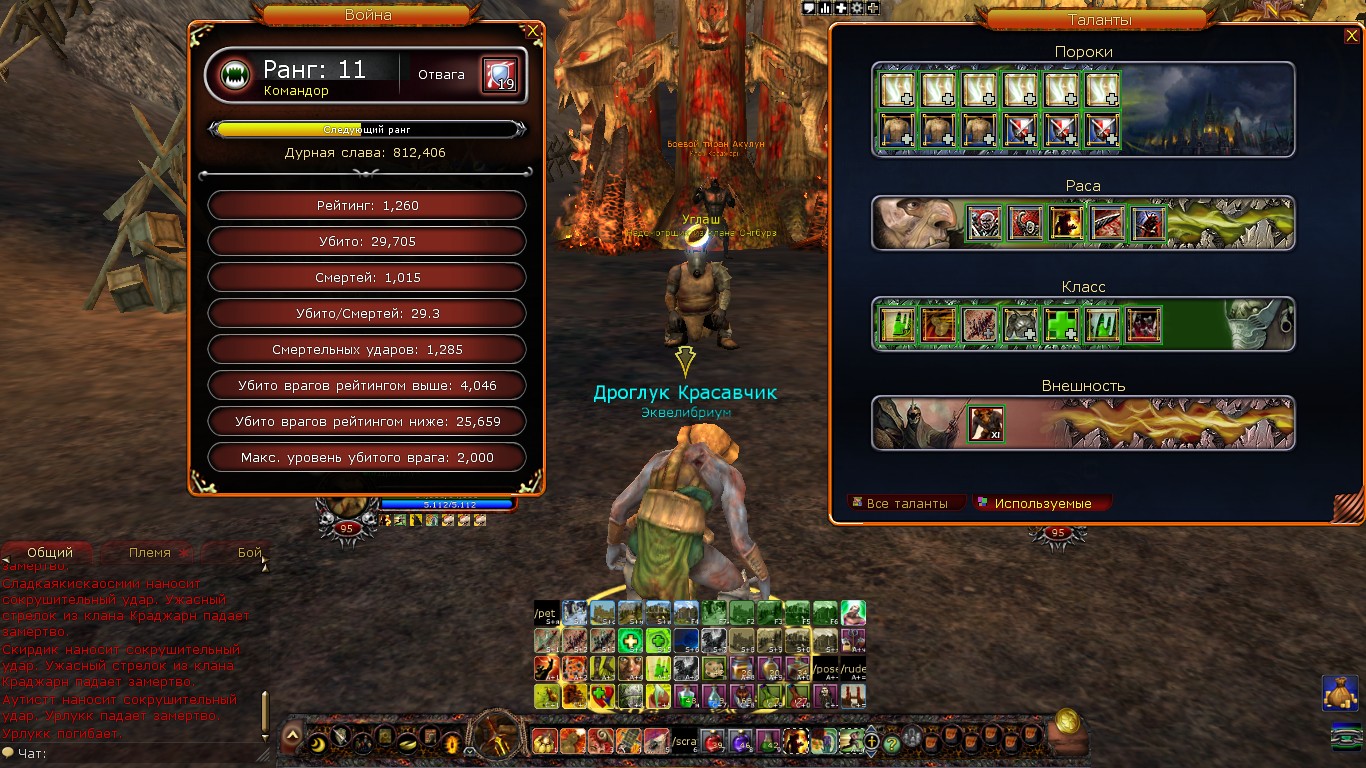Trigger the /scra macro on main bar

point(684,742)
